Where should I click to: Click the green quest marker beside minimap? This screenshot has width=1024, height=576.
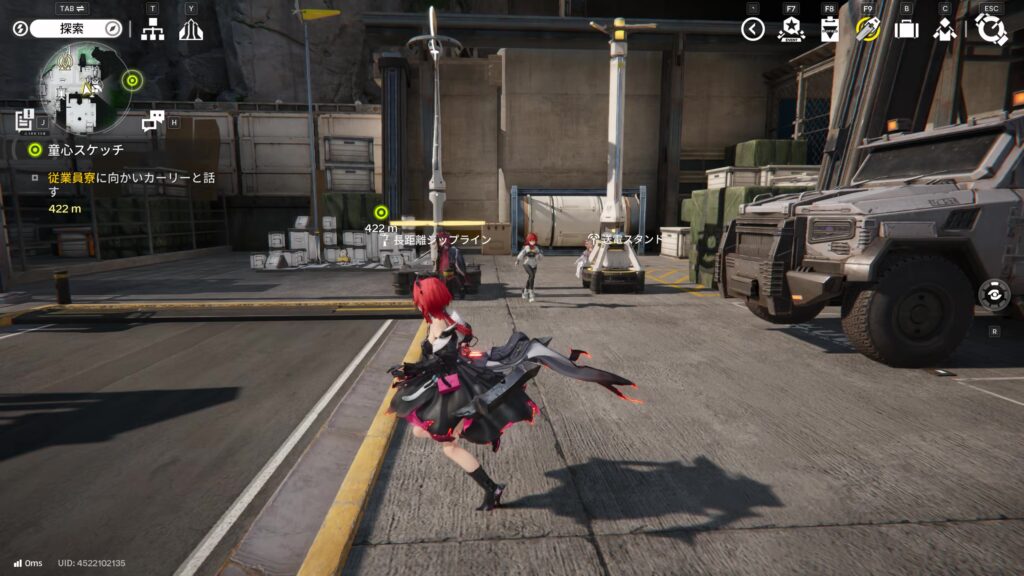point(131,80)
